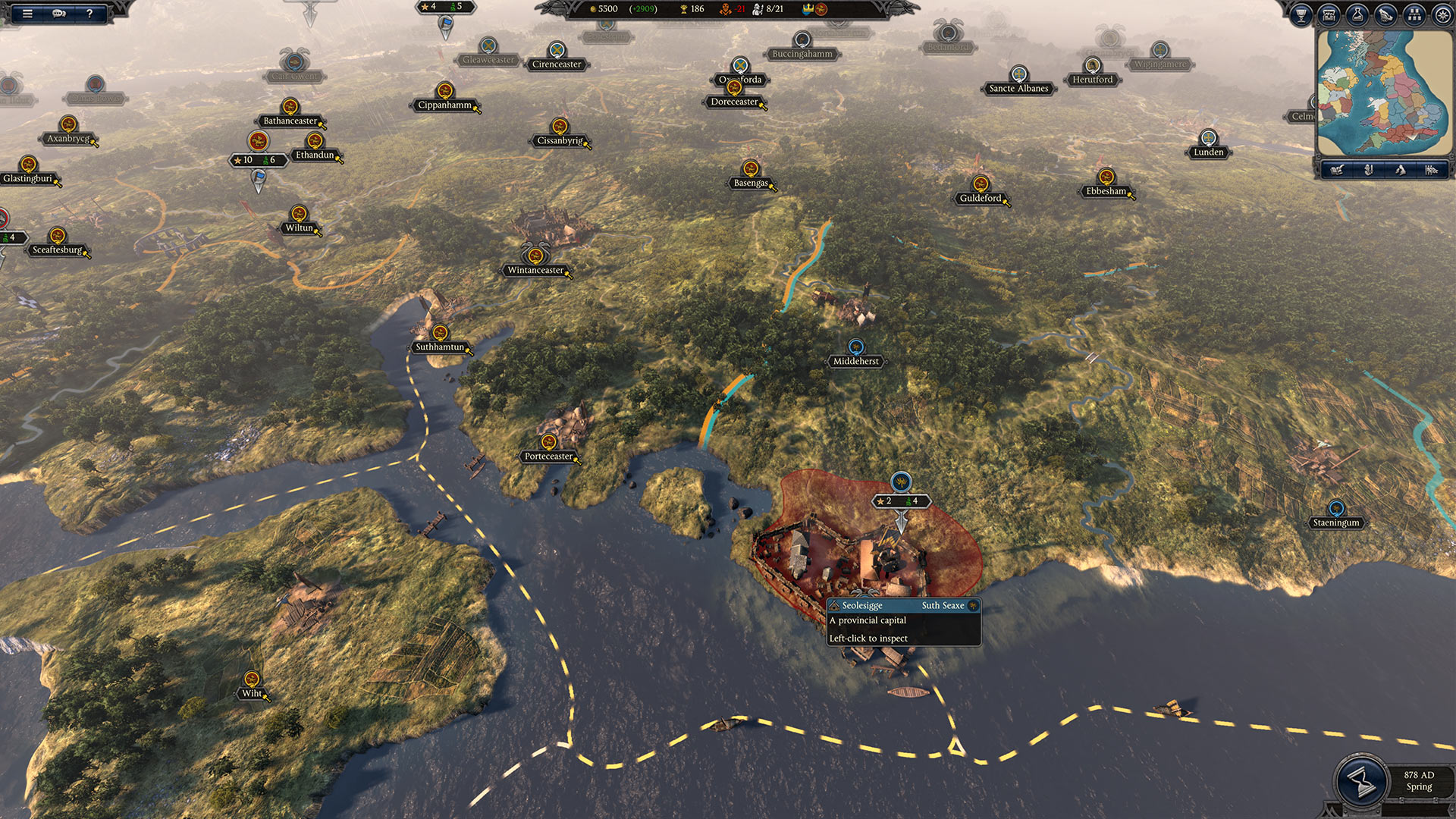Viewport: 1456px width, 819px height.
Task: Open the main menu hamburger button
Action: pos(27,13)
